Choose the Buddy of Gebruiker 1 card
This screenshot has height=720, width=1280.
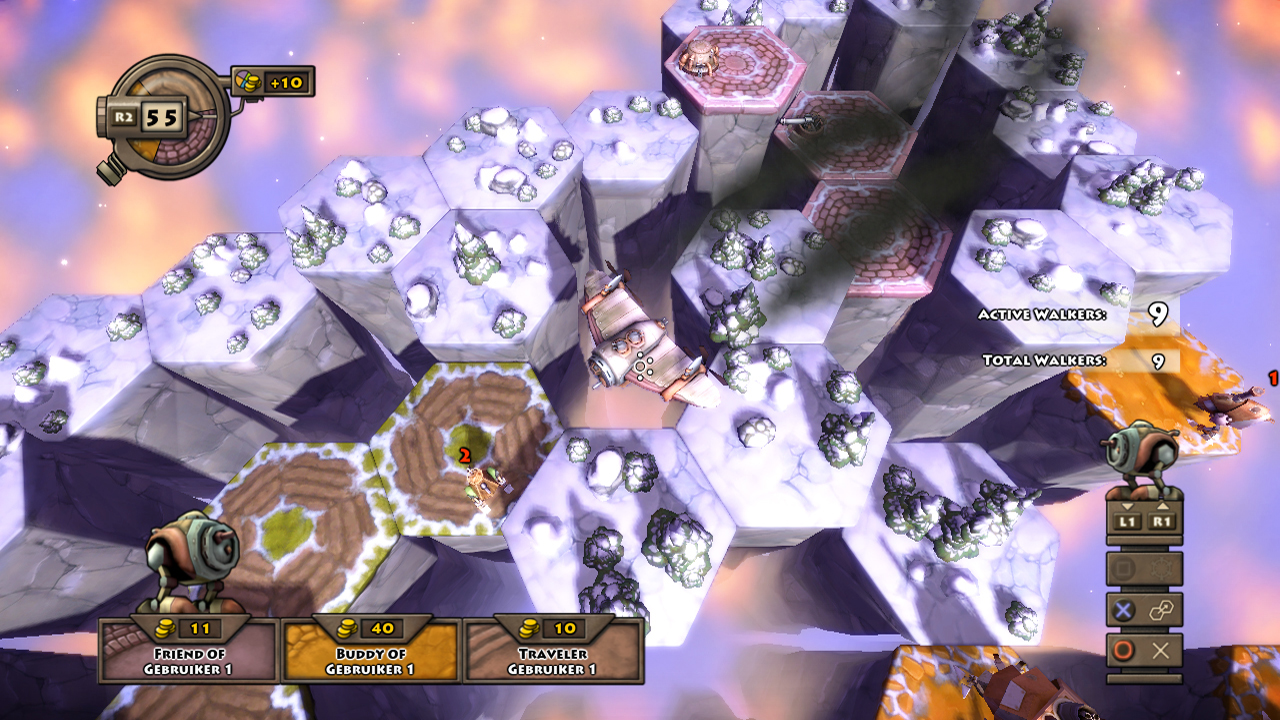pyautogui.click(x=370, y=652)
